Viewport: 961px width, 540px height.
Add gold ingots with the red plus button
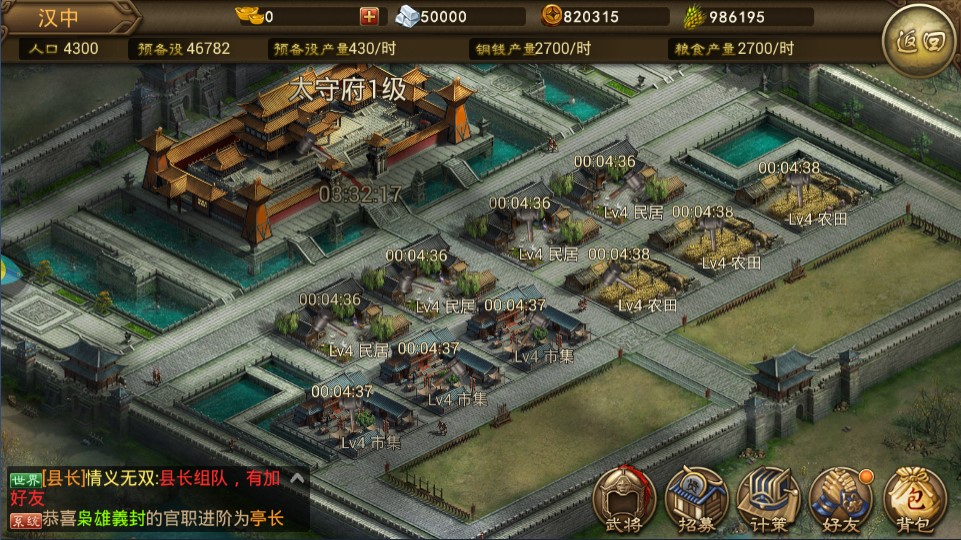click(369, 16)
